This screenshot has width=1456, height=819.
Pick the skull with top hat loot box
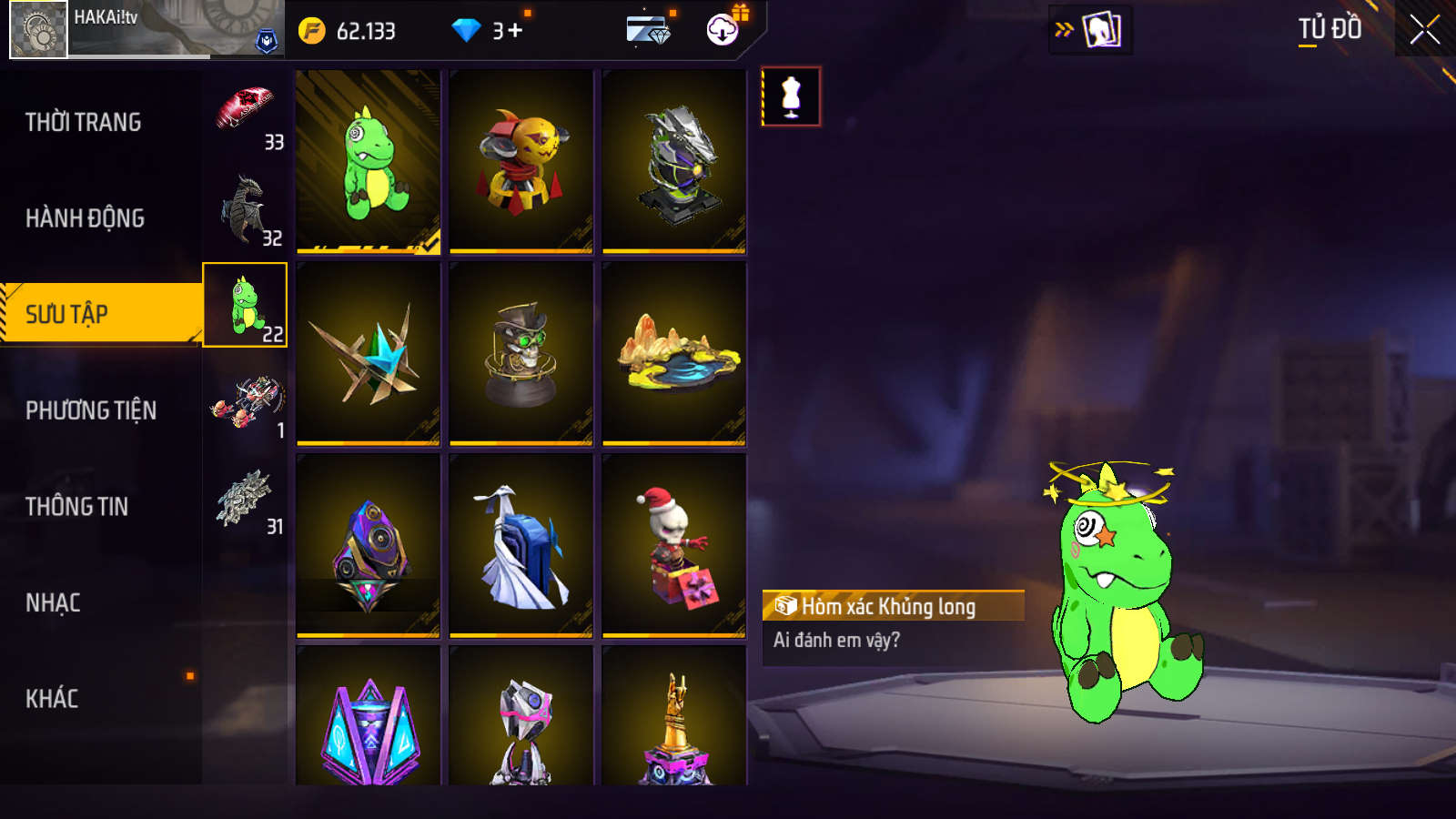[521, 353]
